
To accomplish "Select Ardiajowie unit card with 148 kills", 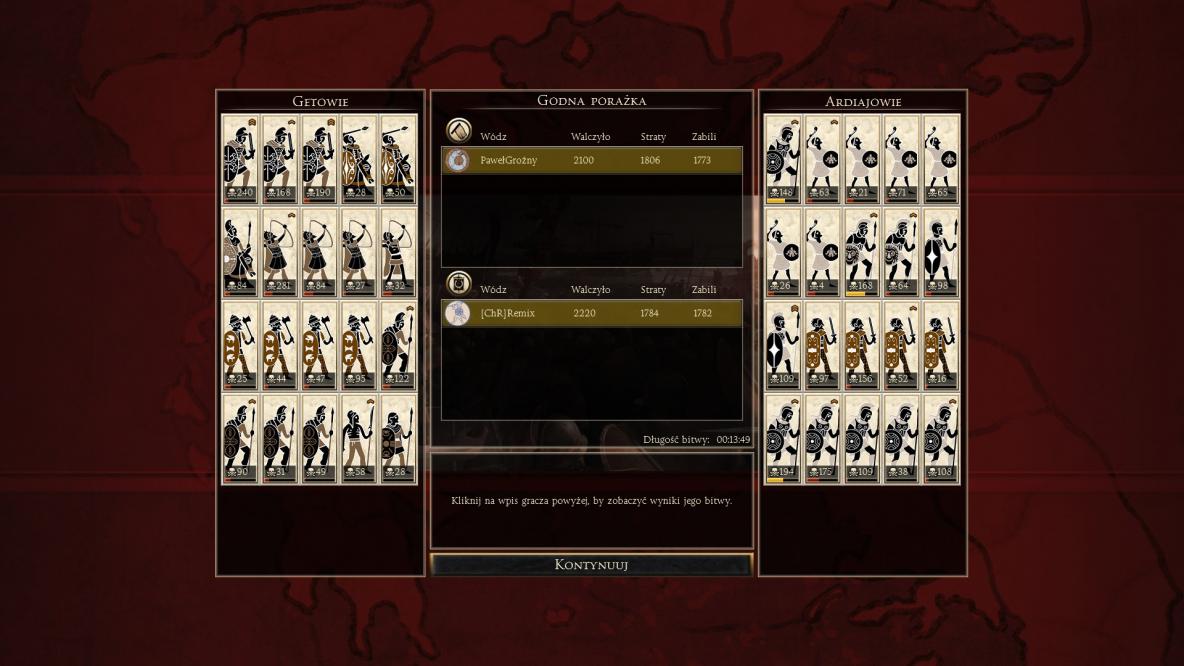I will pos(783,158).
